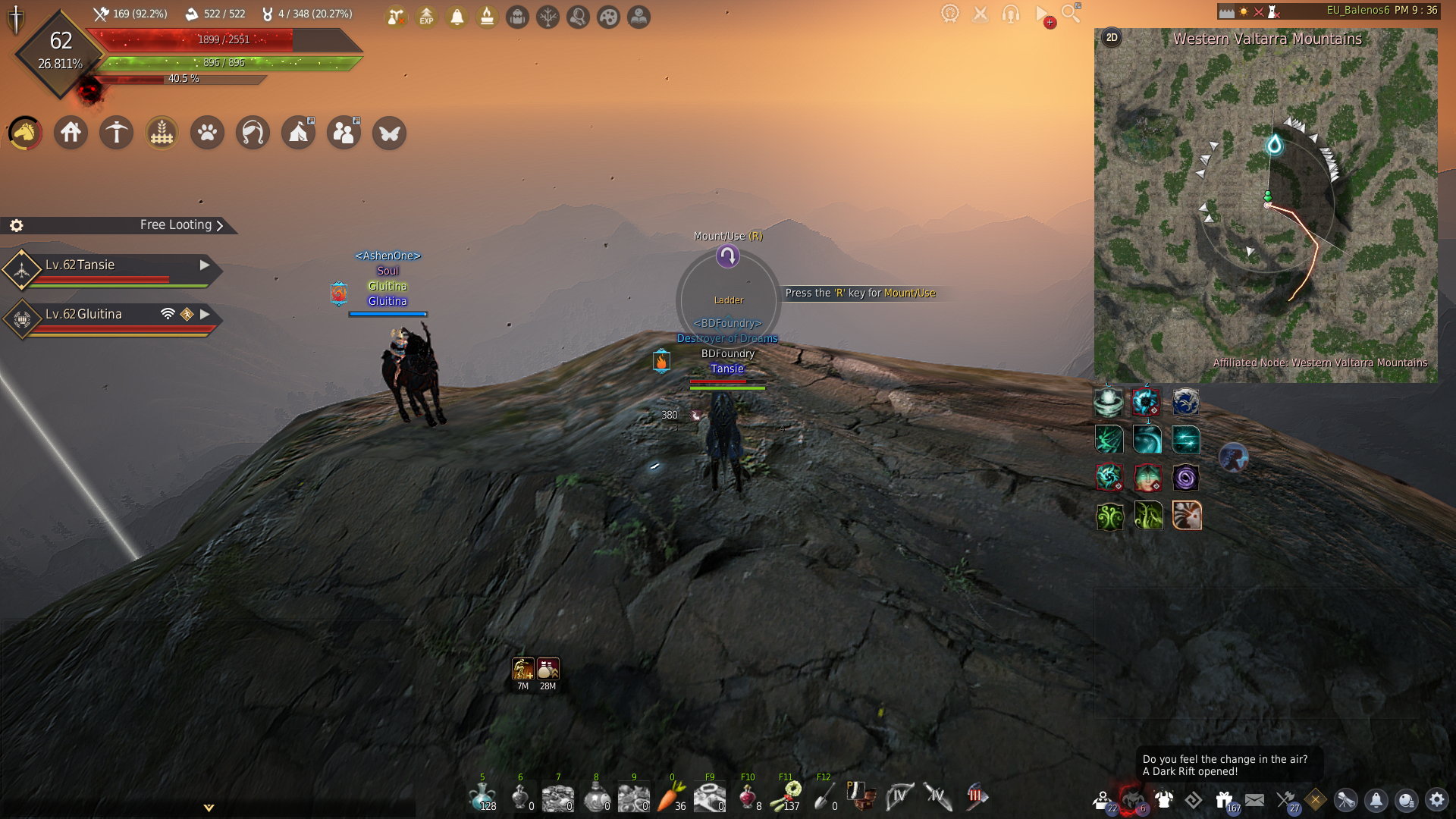Expand the Free Looting party setting
Screen dimensions: 1456x819
click(182, 225)
